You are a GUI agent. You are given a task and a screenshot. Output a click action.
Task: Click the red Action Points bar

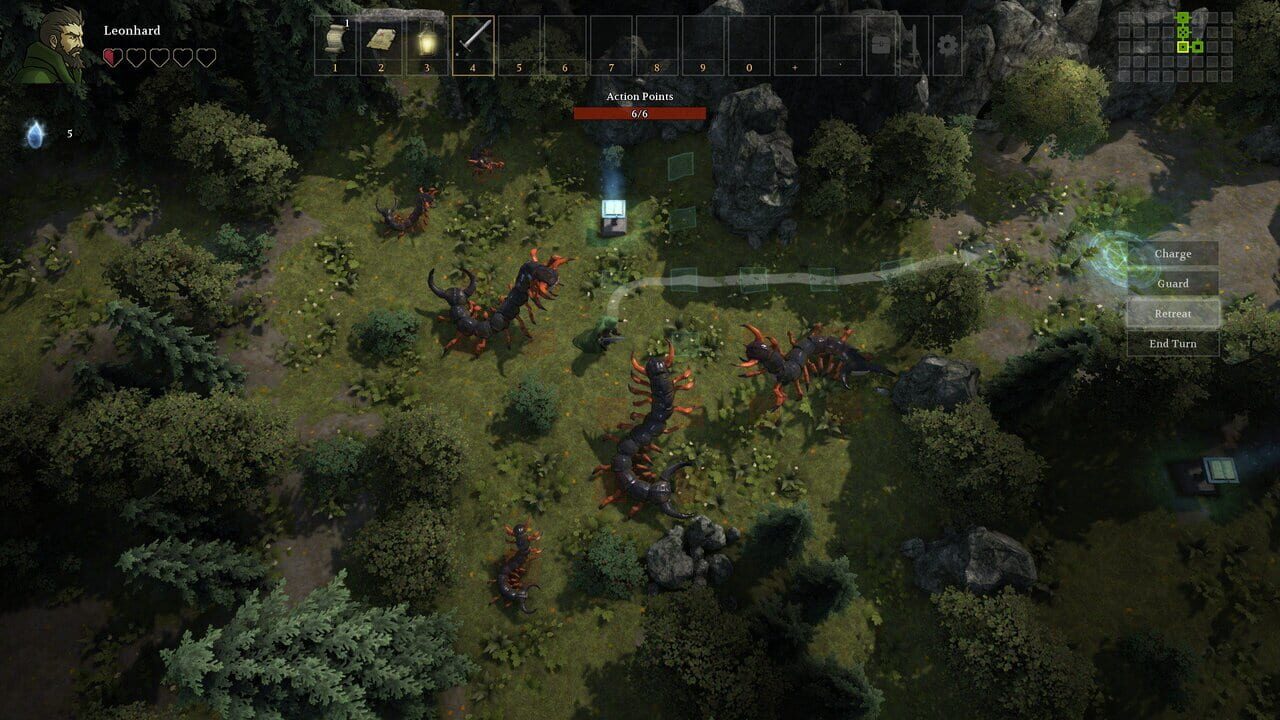640,113
